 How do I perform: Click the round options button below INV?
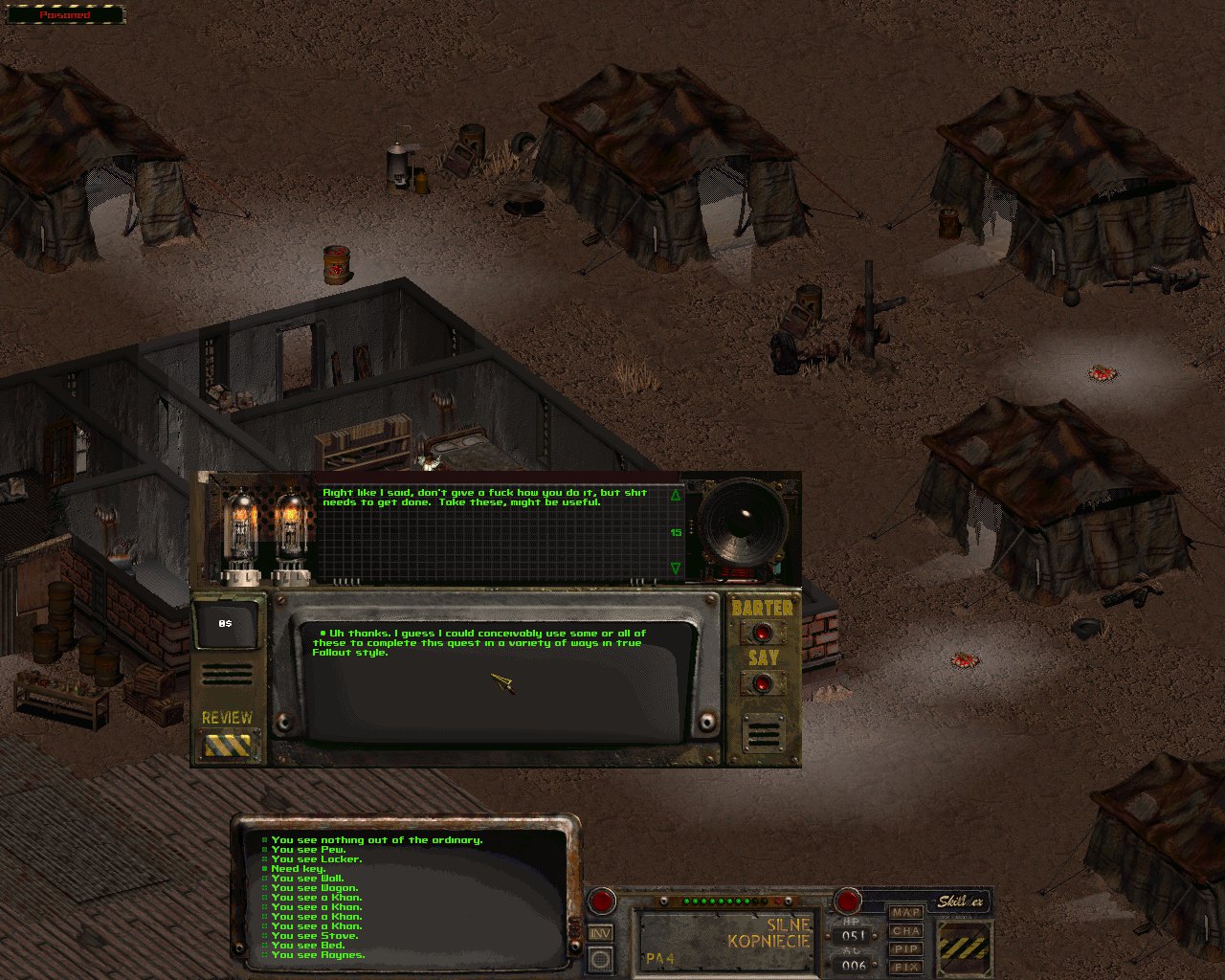[600, 958]
